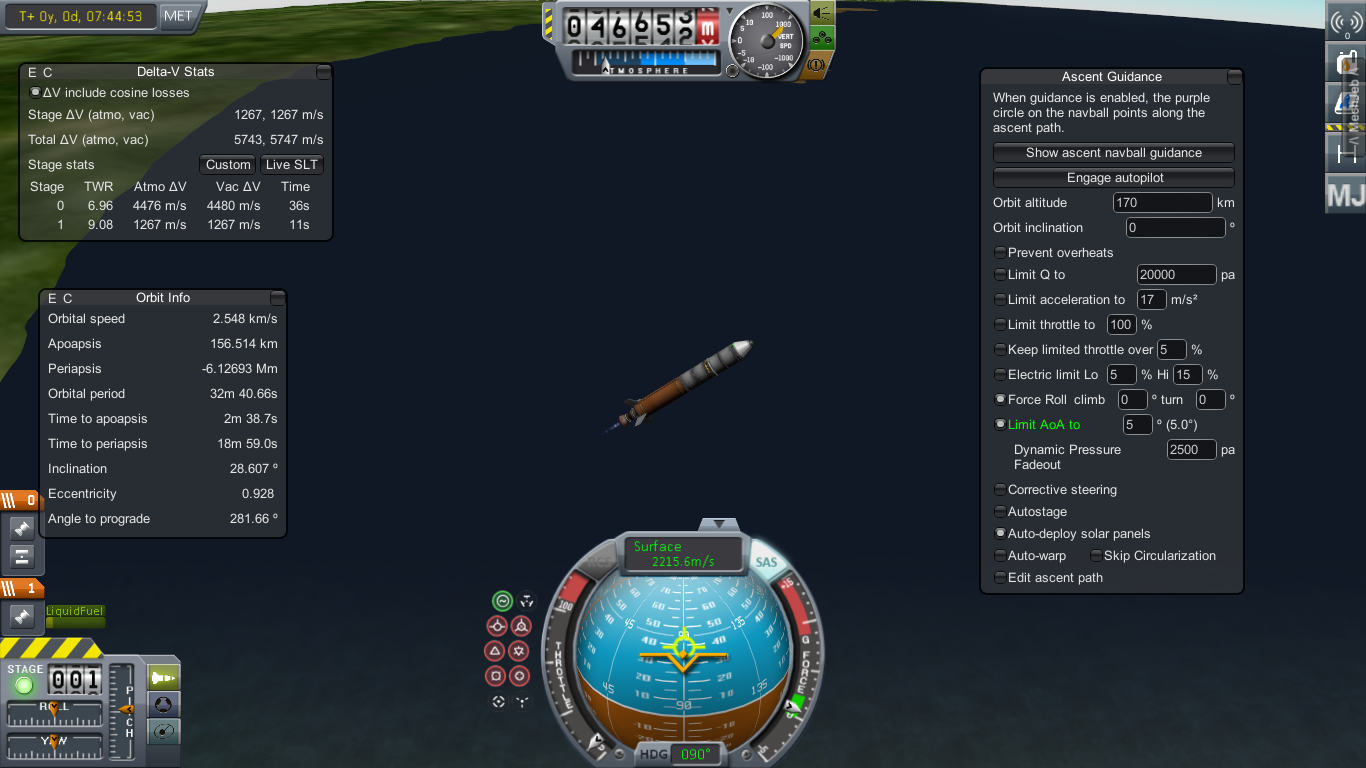
Task: Toggle the Force Roll option
Action: pos(1000,400)
